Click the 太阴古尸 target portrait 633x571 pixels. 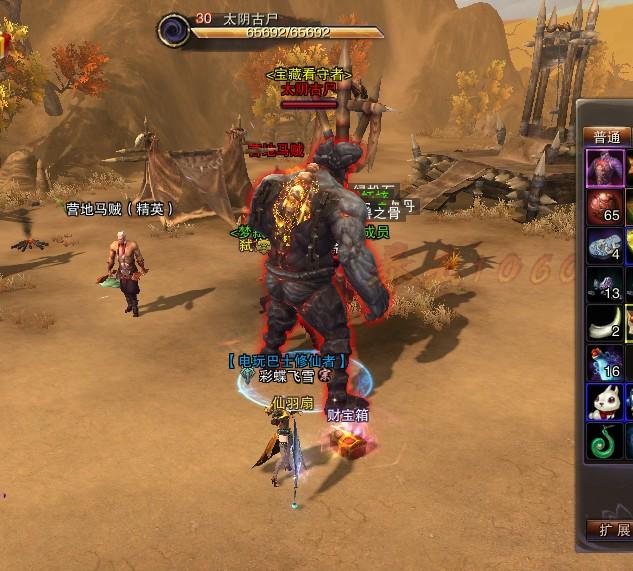coord(173,28)
